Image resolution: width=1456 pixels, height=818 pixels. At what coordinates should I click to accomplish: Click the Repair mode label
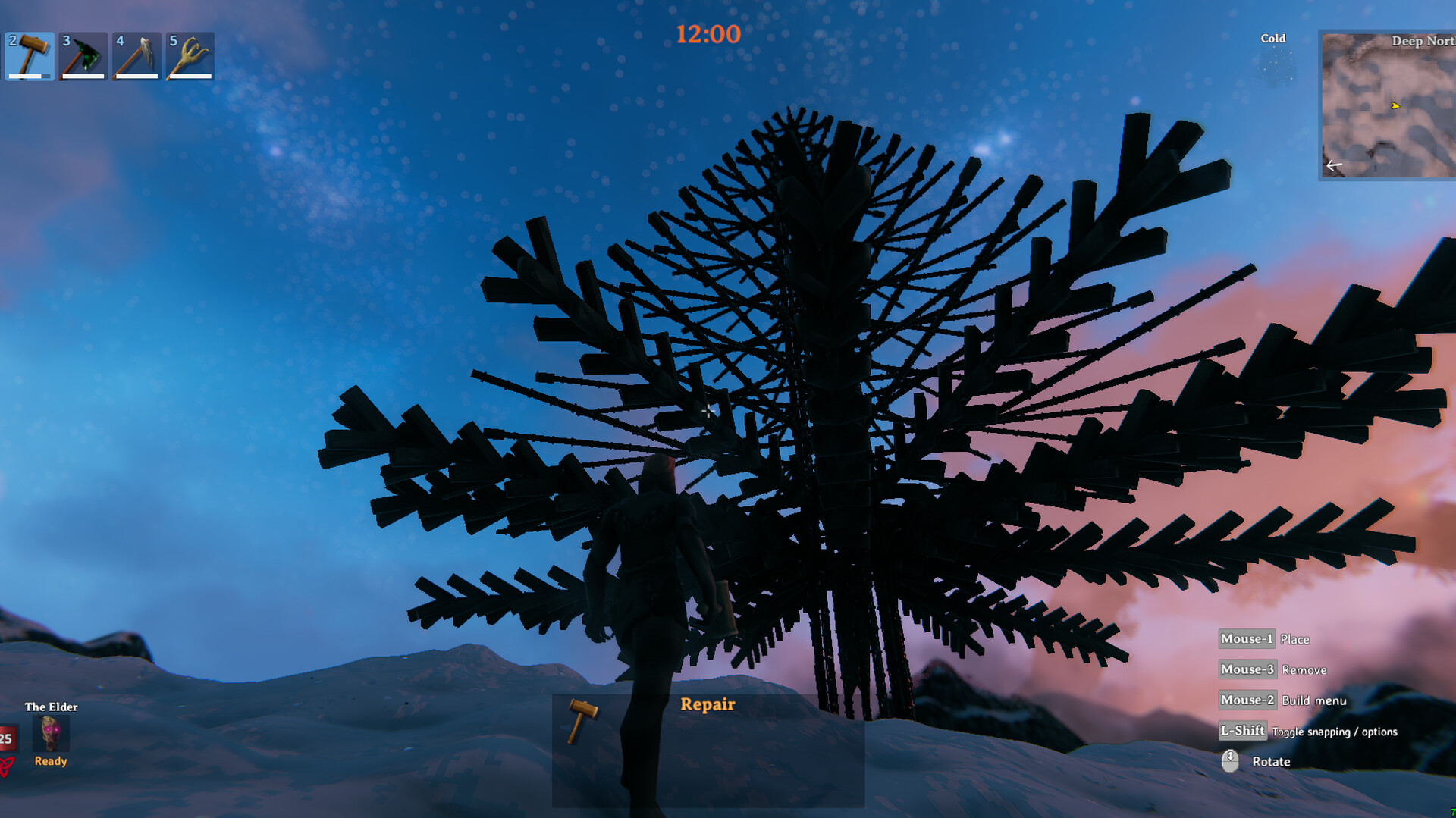tap(708, 704)
